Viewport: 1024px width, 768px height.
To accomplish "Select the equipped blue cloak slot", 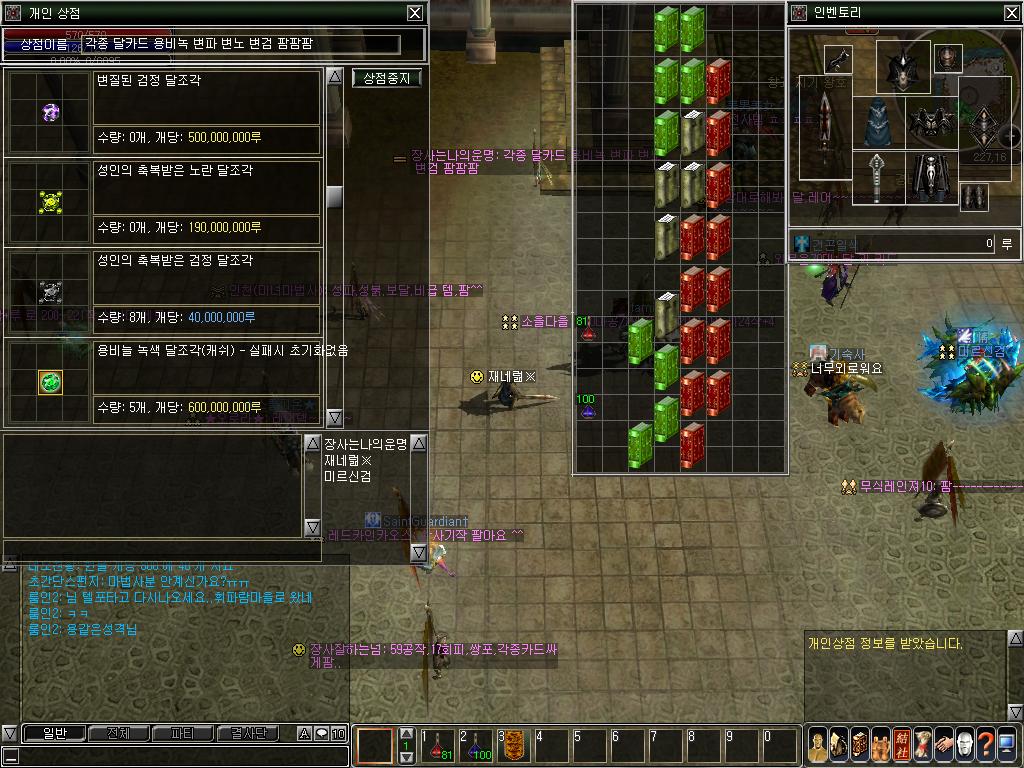I will pyautogui.click(x=880, y=123).
